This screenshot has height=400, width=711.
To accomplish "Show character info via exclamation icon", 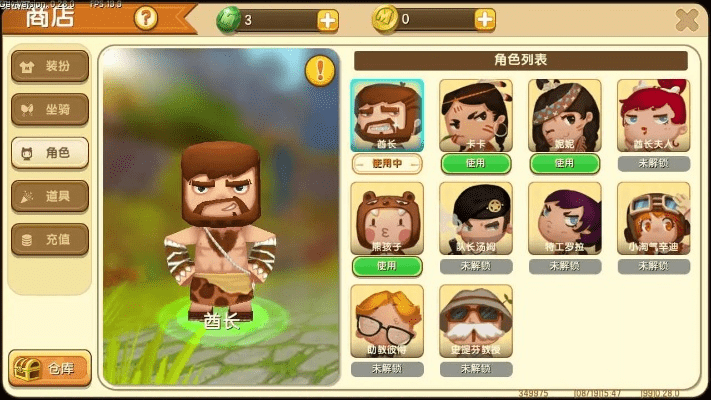I will (319, 70).
